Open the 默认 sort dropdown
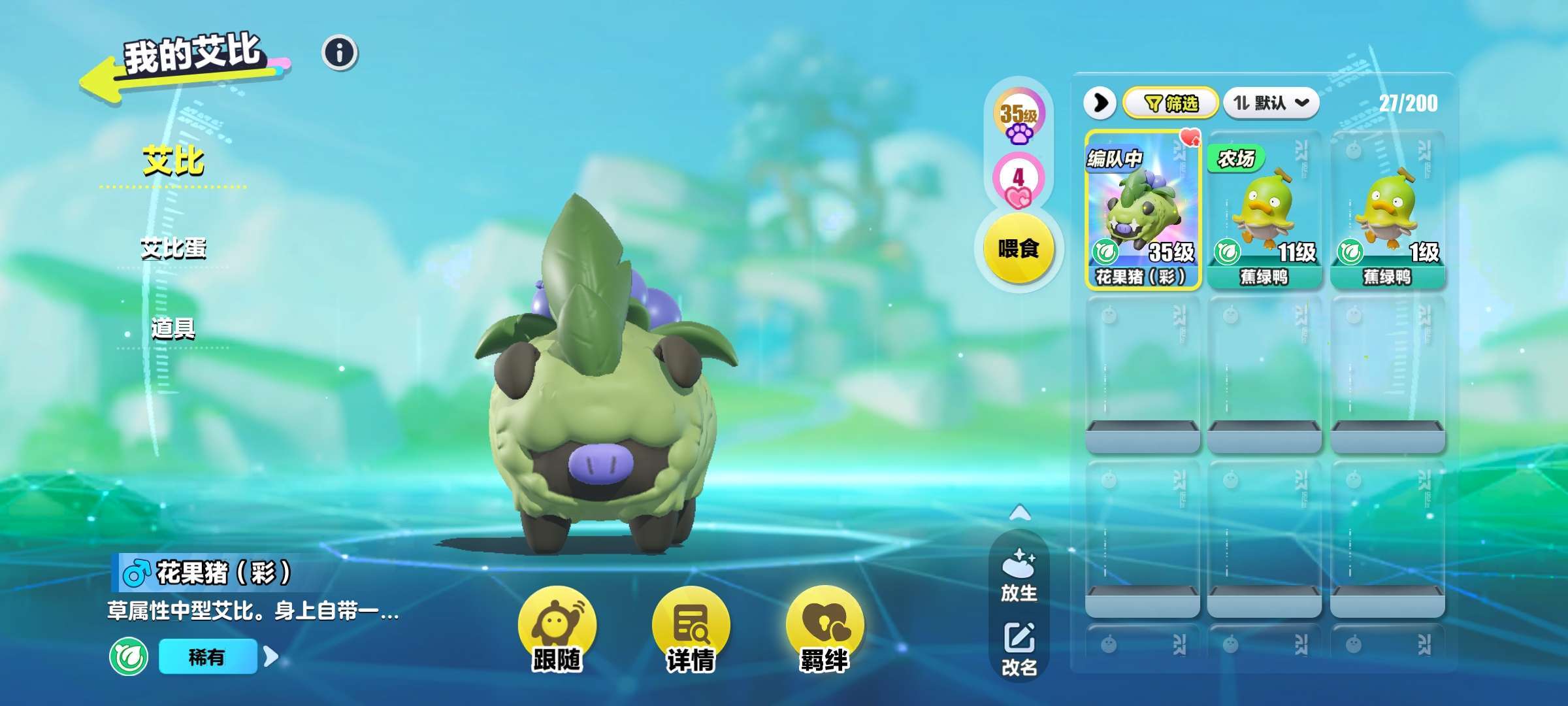Viewport: 1568px width, 706px height. 1271,103
